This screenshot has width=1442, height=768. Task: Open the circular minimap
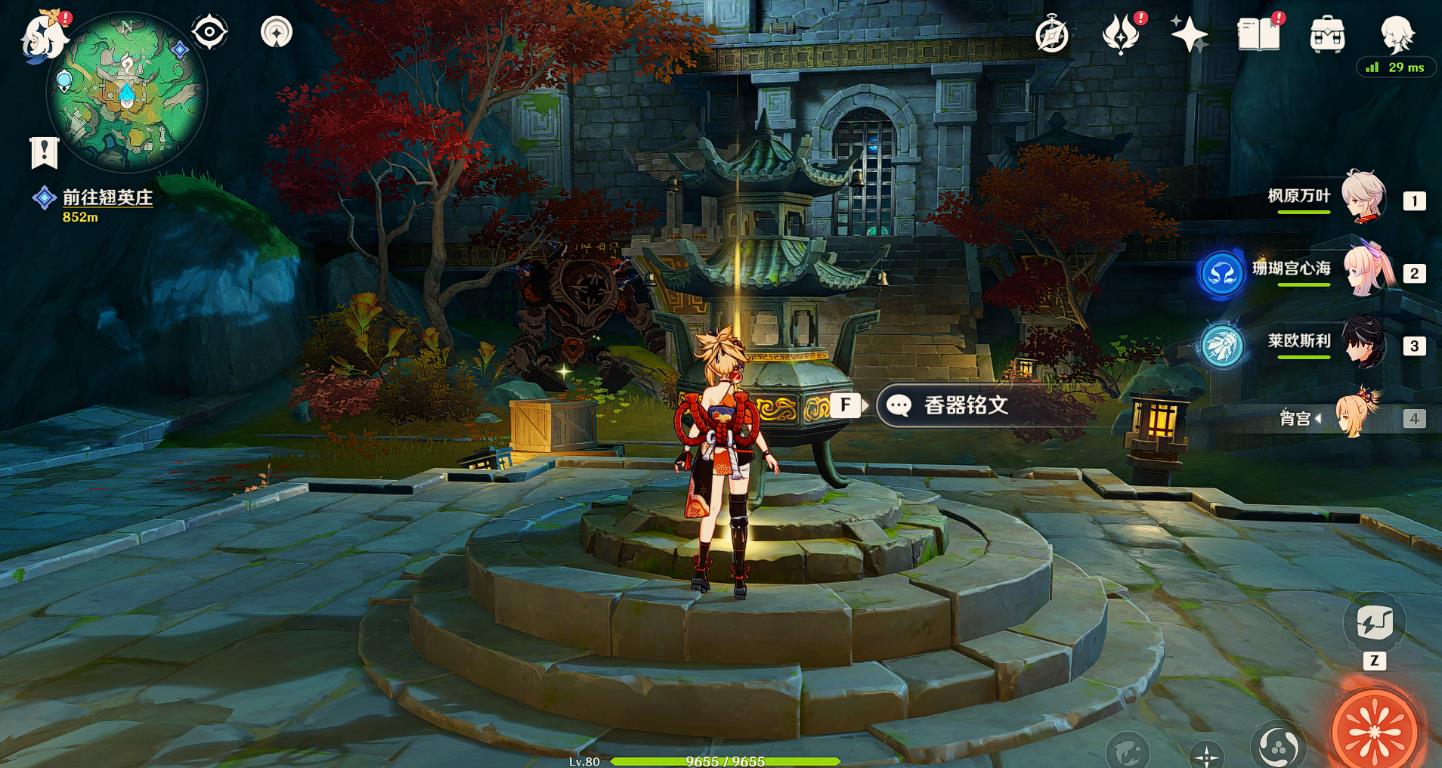(127, 92)
